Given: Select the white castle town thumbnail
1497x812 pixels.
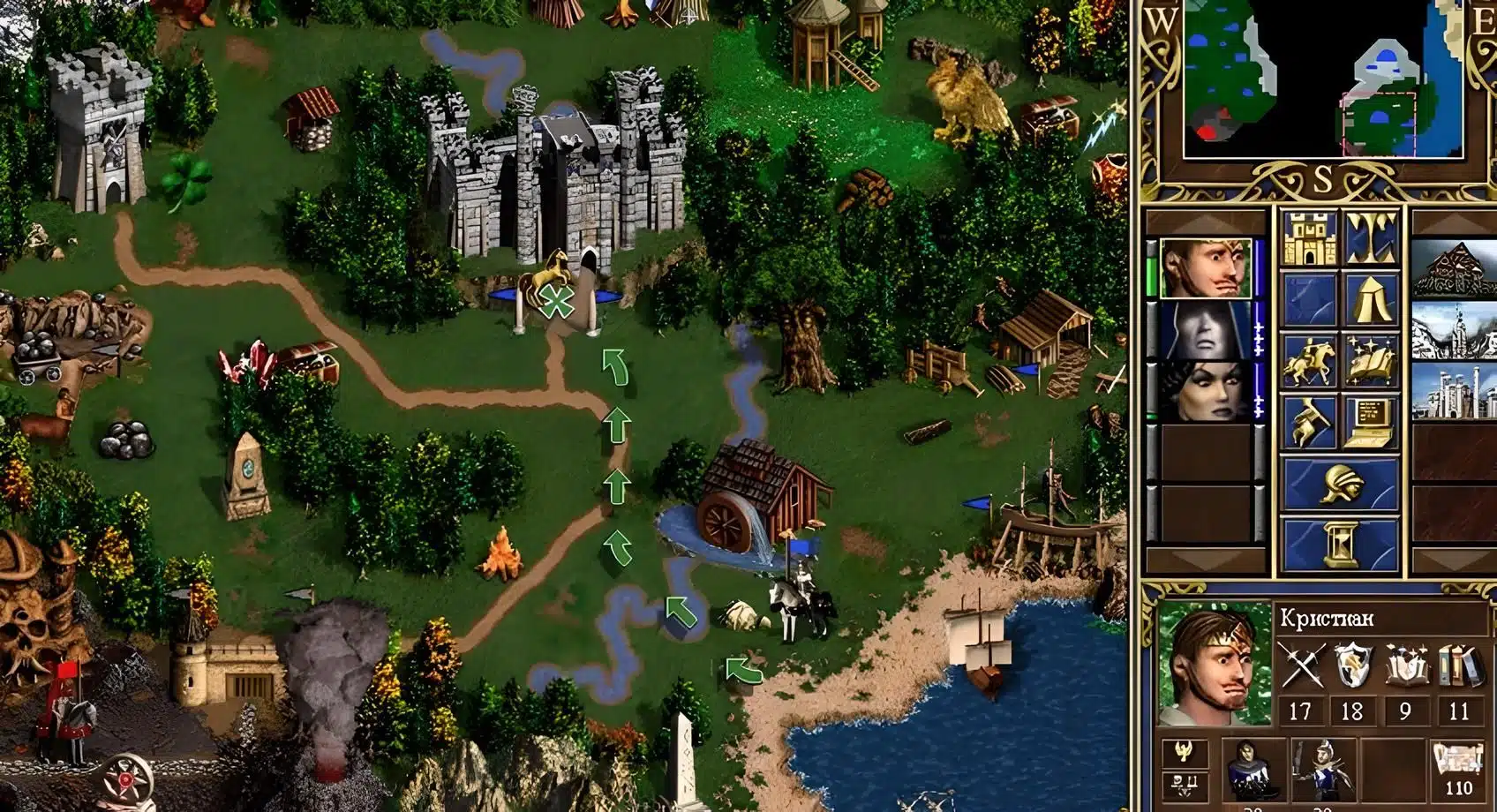Looking at the screenshot, I should coord(1455,391).
